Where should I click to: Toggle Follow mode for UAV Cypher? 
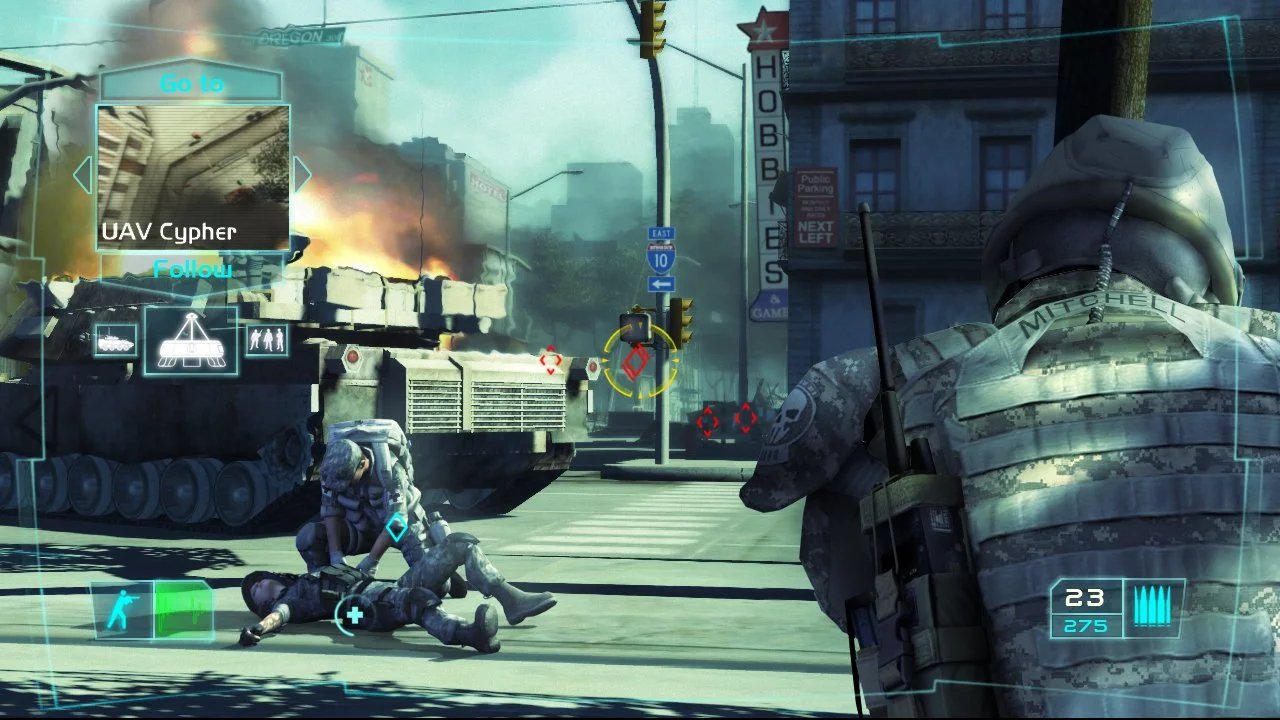191,268
